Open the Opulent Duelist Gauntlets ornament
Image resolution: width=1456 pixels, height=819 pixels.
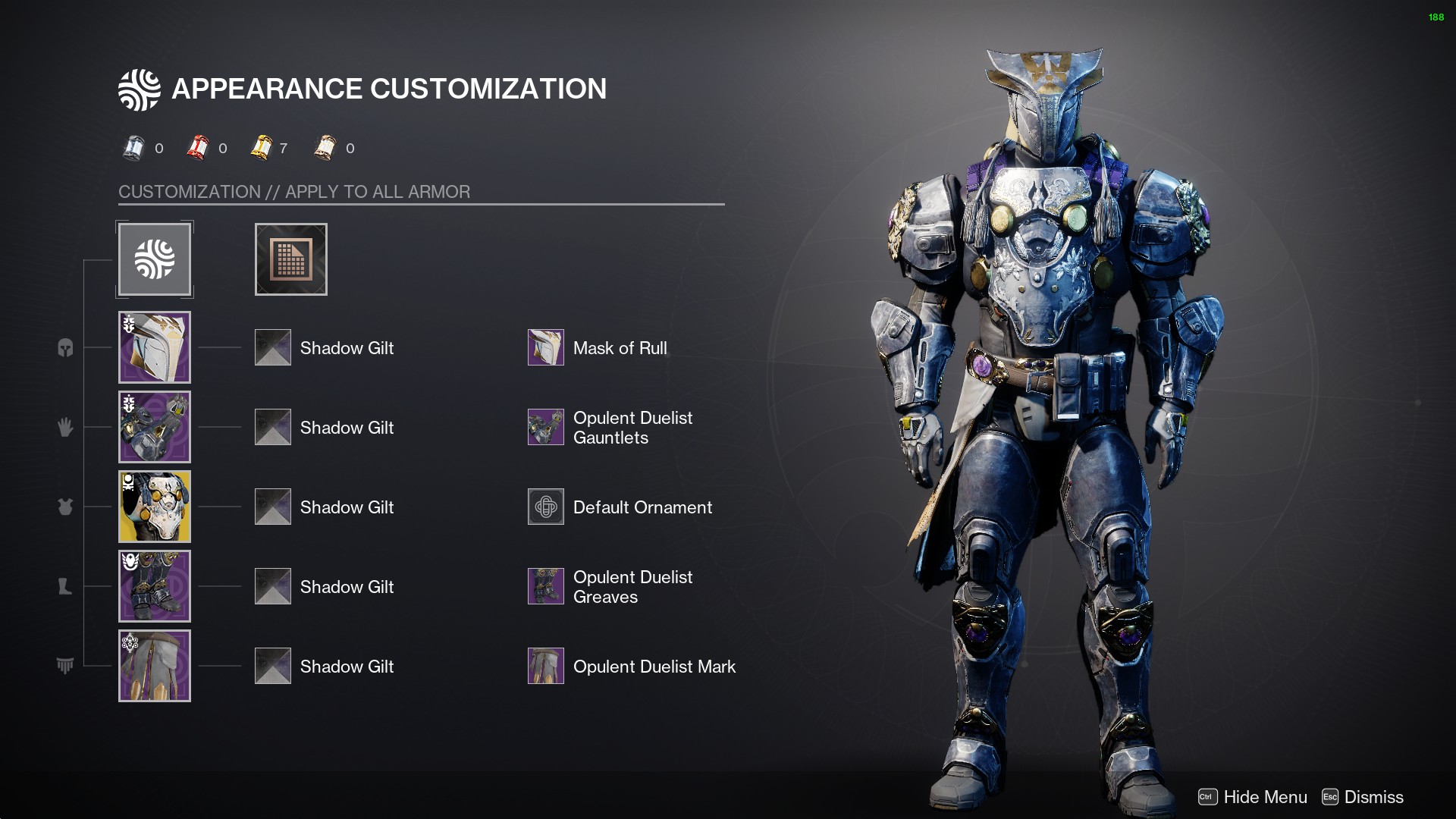coord(546,427)
